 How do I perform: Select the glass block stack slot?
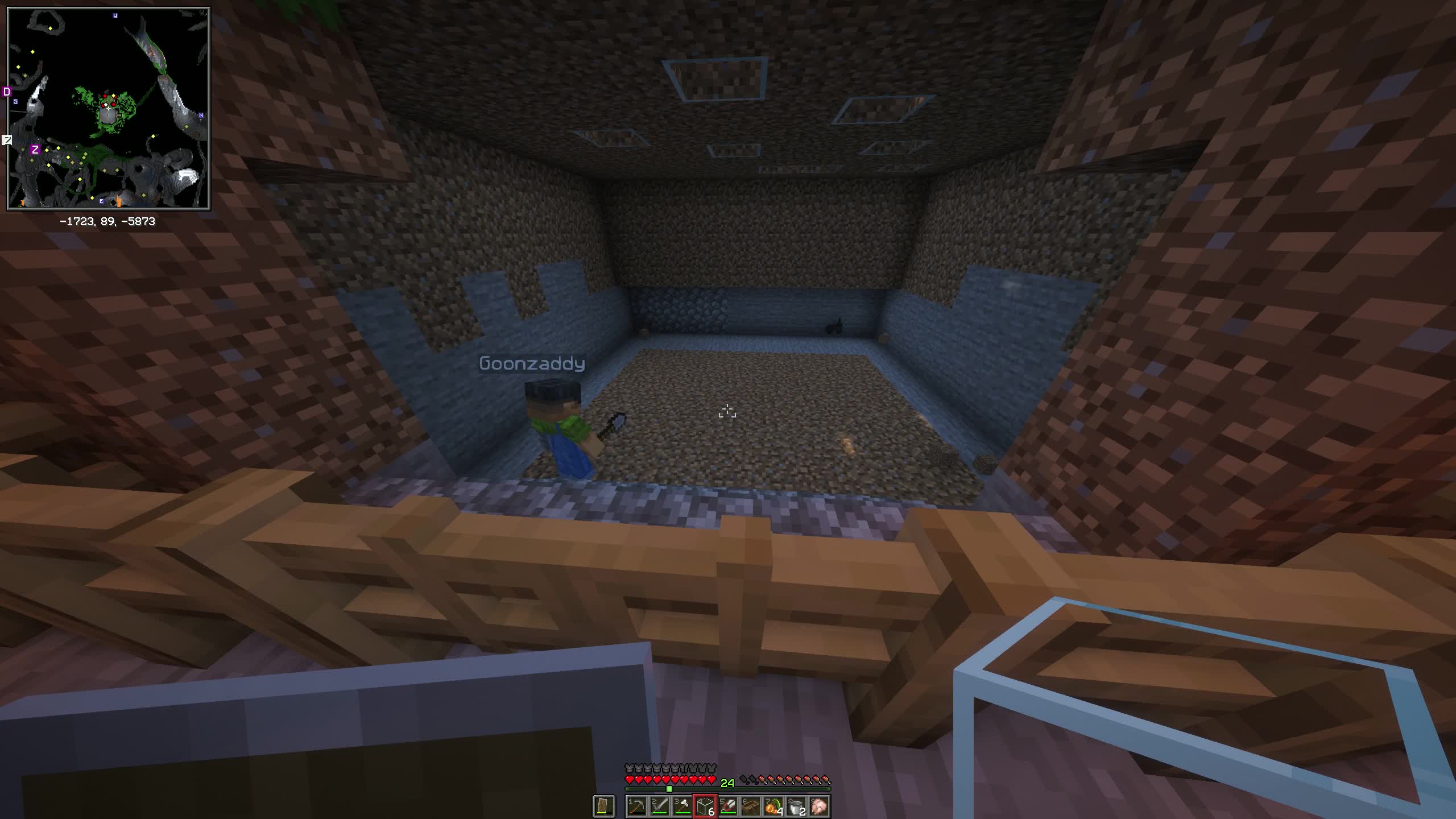tap(705, 806)
